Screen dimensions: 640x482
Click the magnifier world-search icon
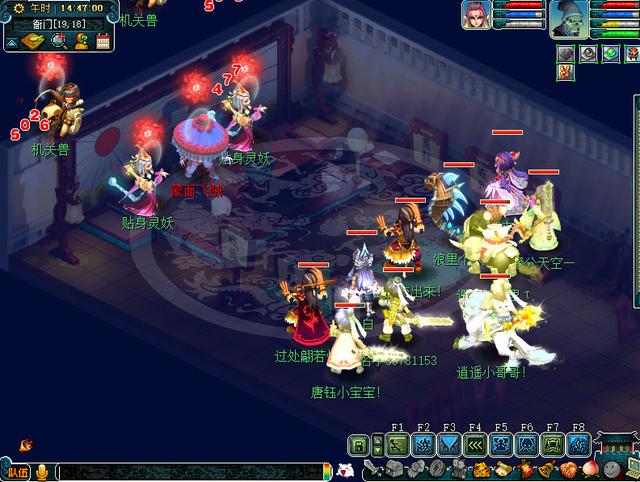coord(58,41)
